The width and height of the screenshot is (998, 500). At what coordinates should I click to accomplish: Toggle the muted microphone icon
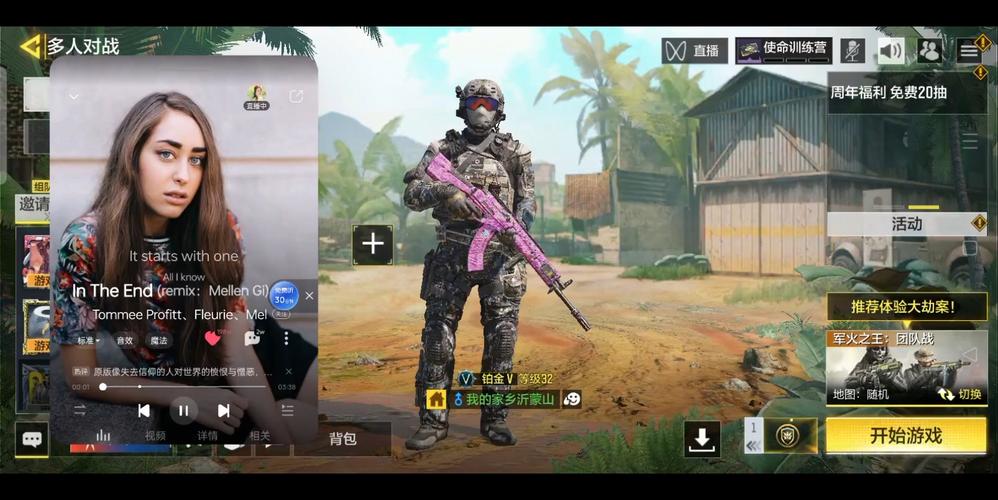point(852,50)
